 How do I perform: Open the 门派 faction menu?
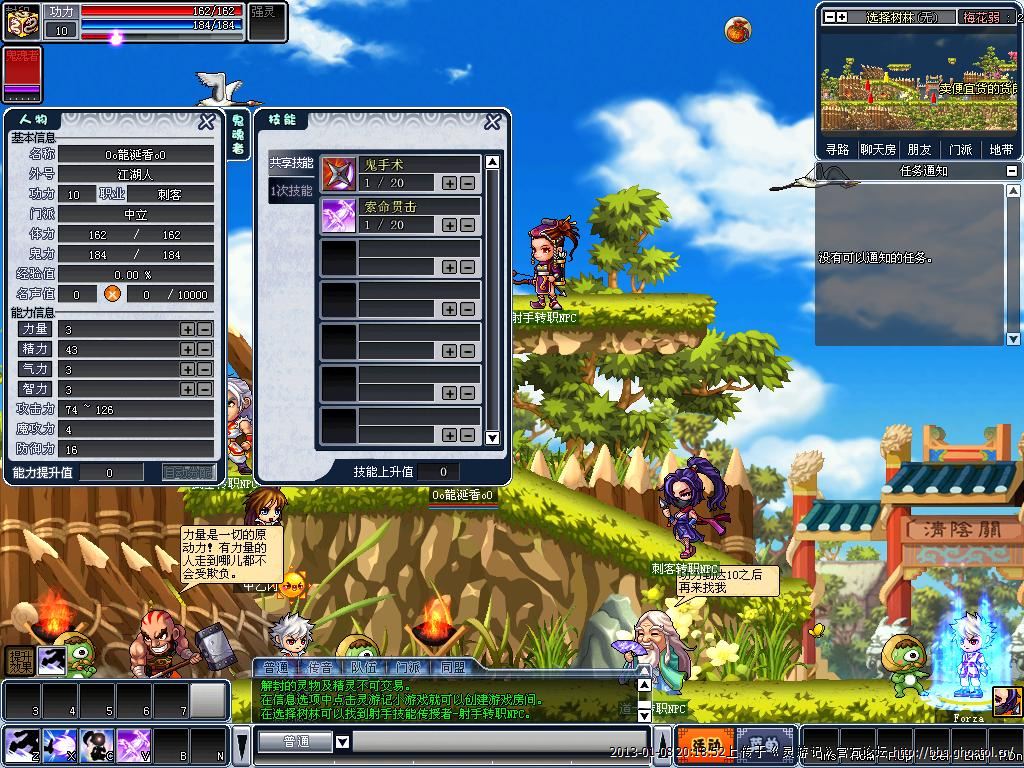[x=960, y=150]
